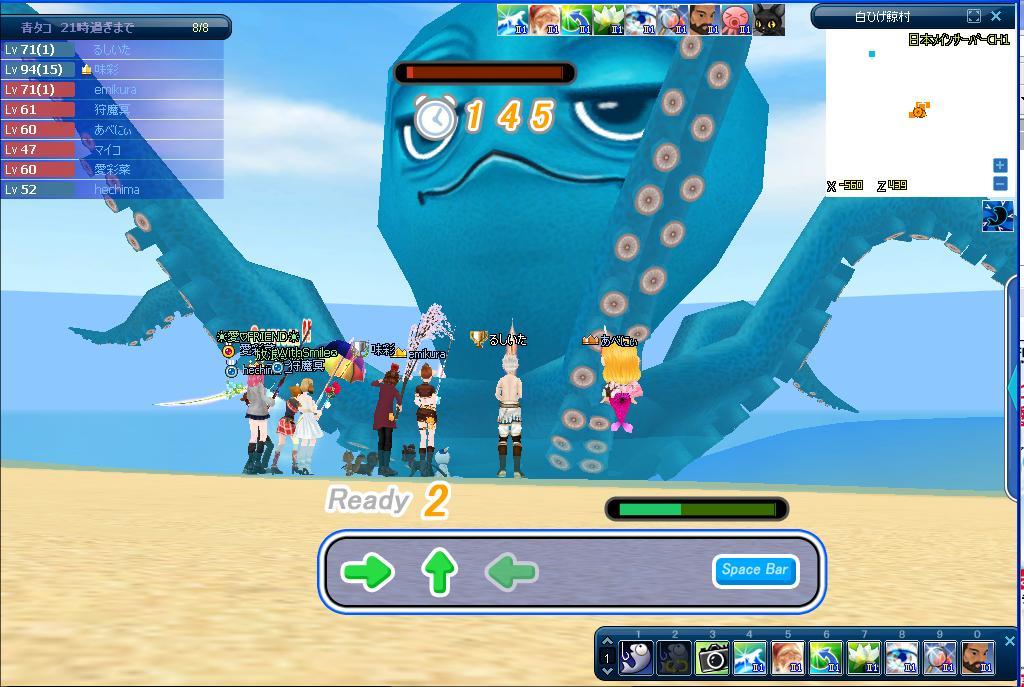Click the Space Bar button in the fishing prompt
The image size is (1024, 687).
tap(755, 570)
